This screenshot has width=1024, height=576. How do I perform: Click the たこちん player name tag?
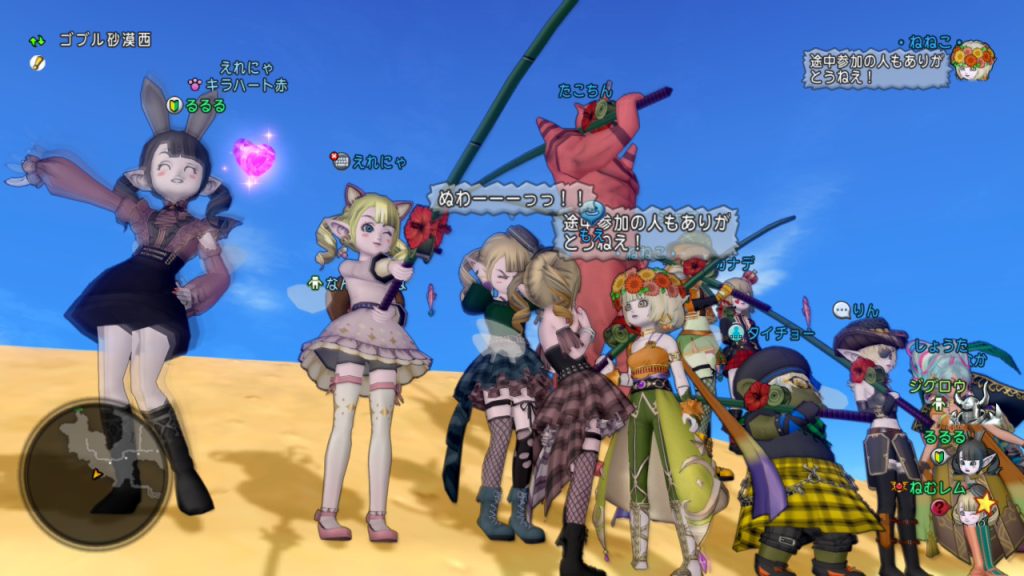(585, 91)
